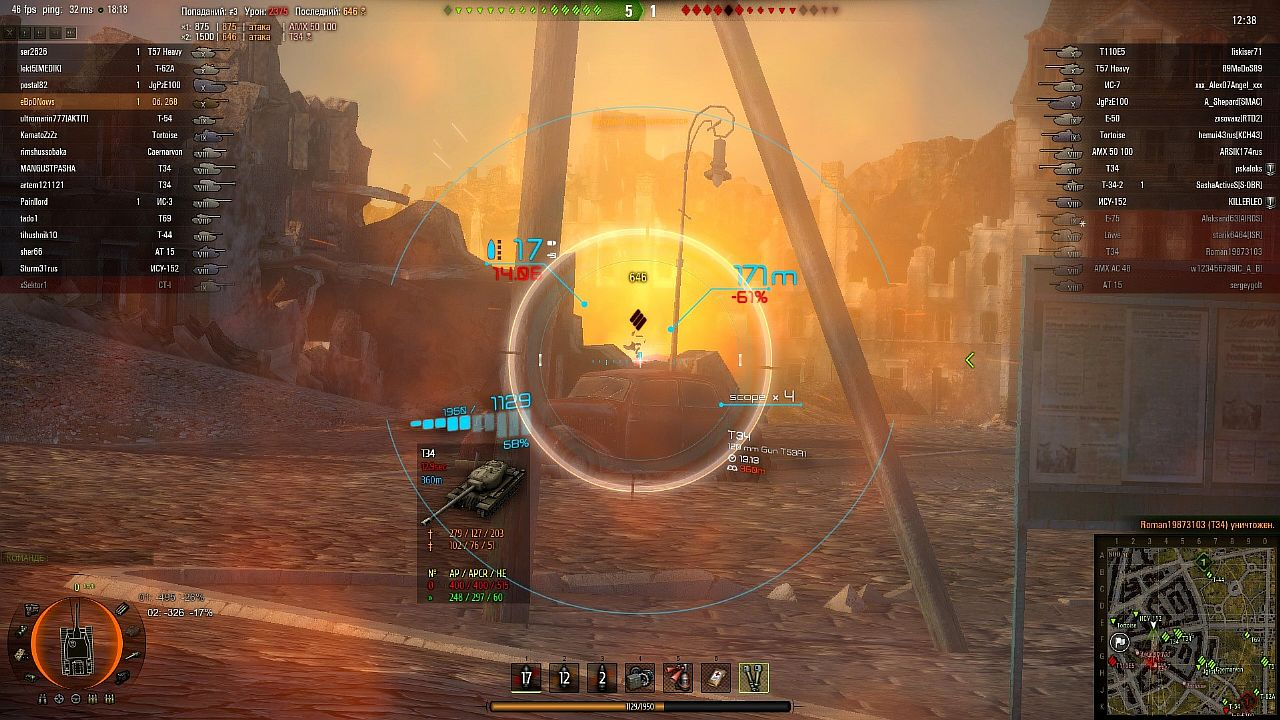Activate the fire extinguisher consumable
Image resolution: width=1280 pixels, height=720 pixels.
click(678, 678)
